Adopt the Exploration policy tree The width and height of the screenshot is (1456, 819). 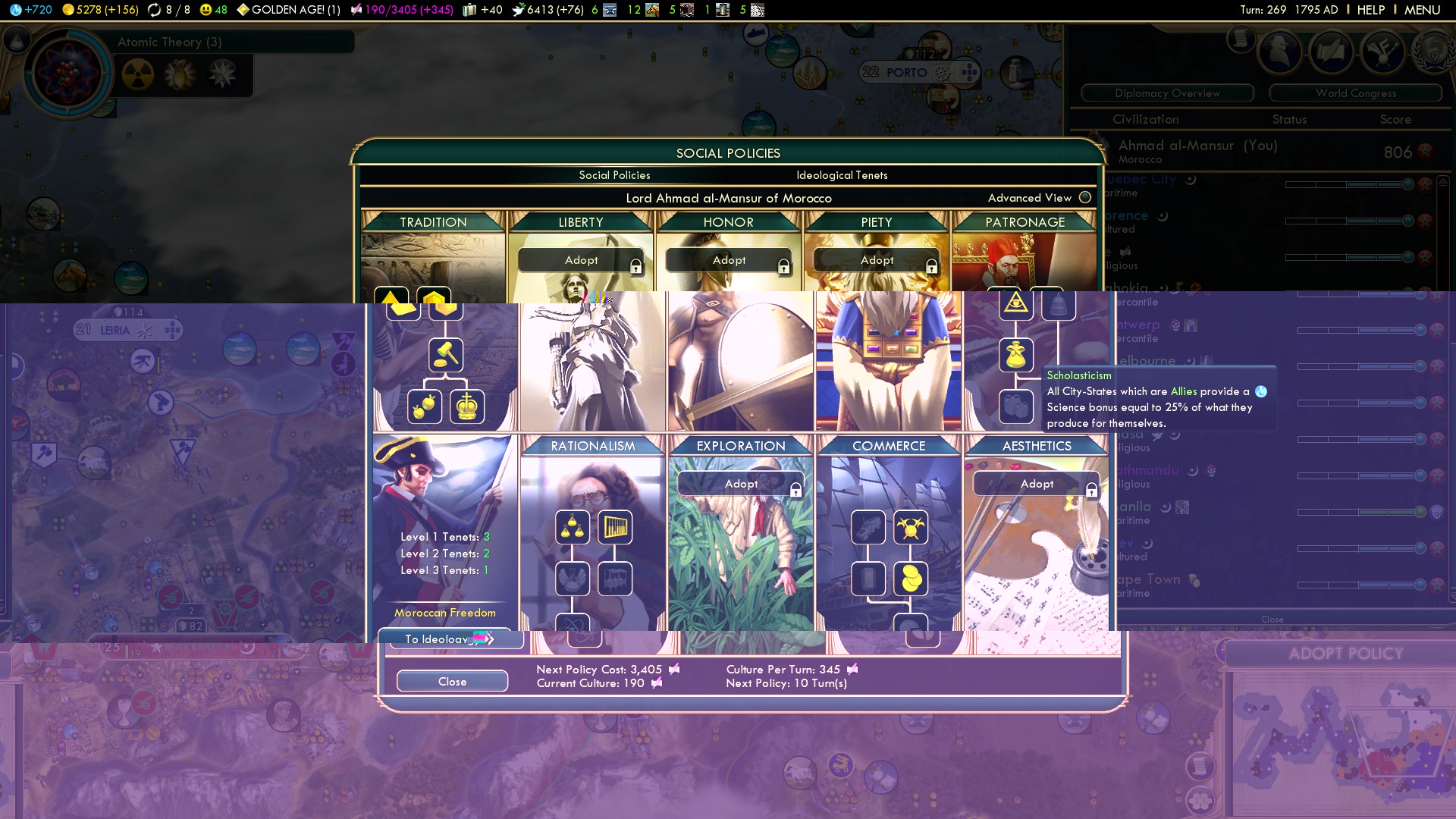(x=741, y=484)
